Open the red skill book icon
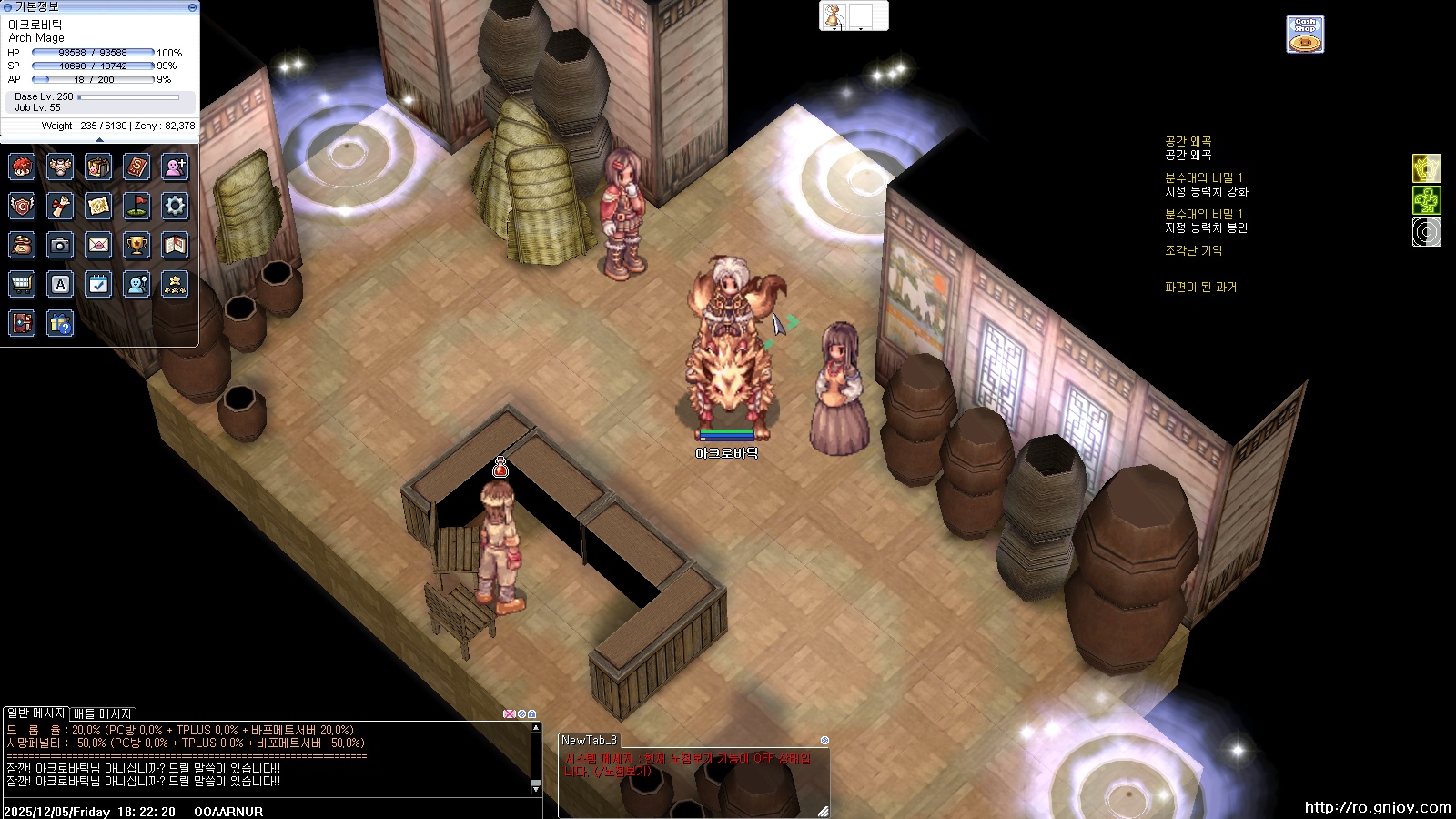The width and height of the screenshot is (1456, 819). point(136,167)
